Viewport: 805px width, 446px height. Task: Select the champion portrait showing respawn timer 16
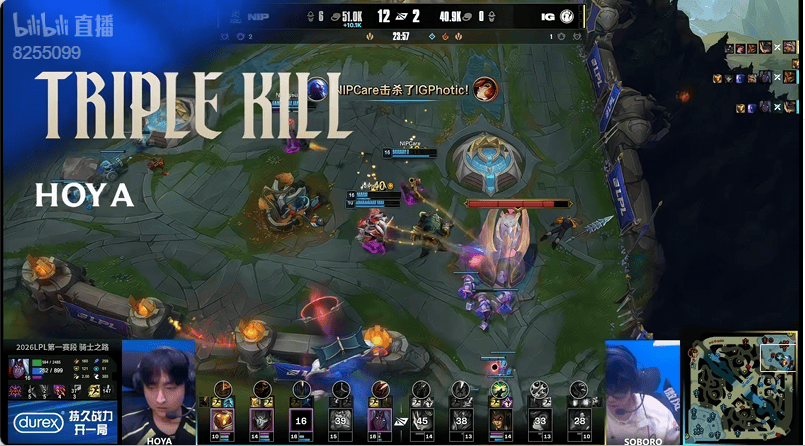coord(301,420)
